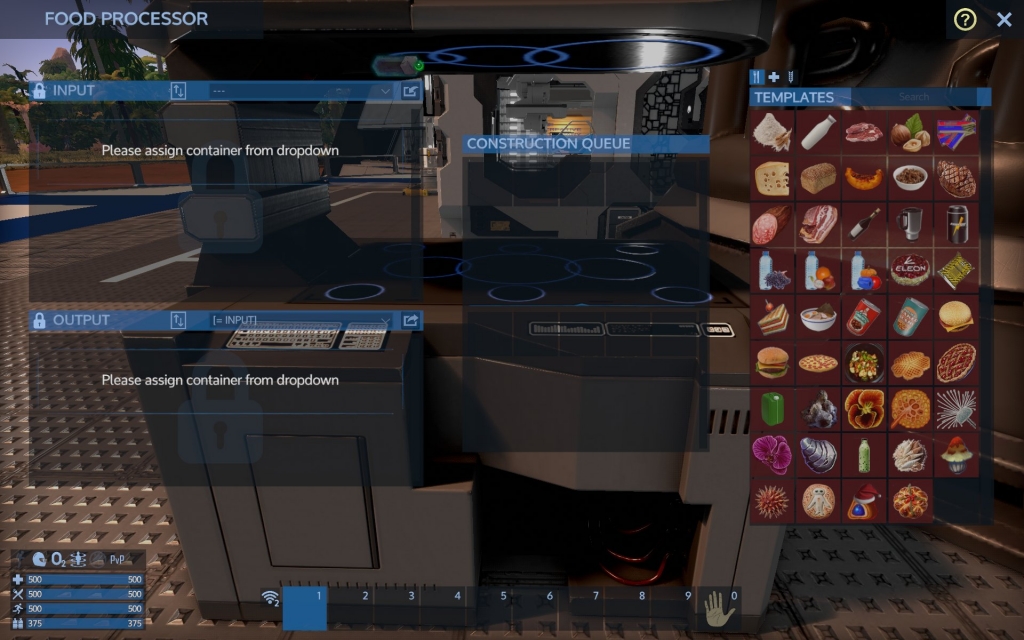Select the cheese wedge template
This screenshot has width=1024, height=640.
772,178
